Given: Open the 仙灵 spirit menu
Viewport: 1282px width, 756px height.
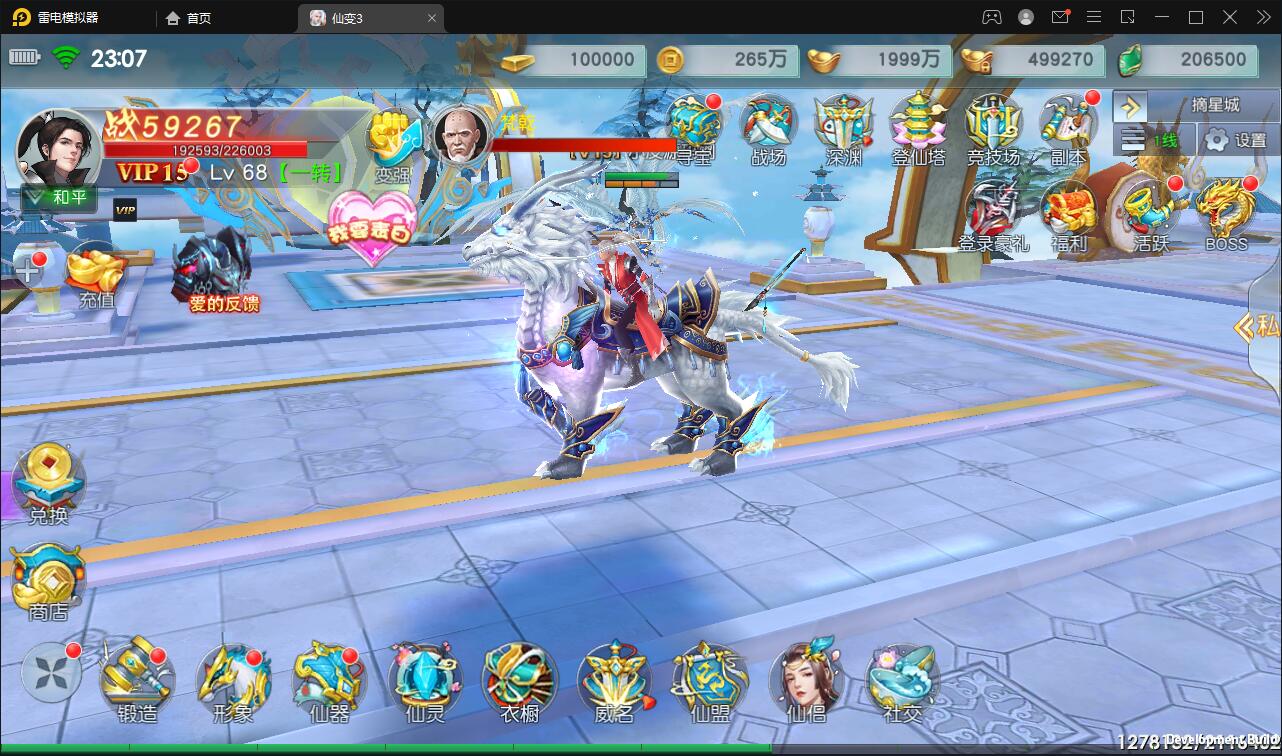Looking at the screenshot, I should click(425, 682).
